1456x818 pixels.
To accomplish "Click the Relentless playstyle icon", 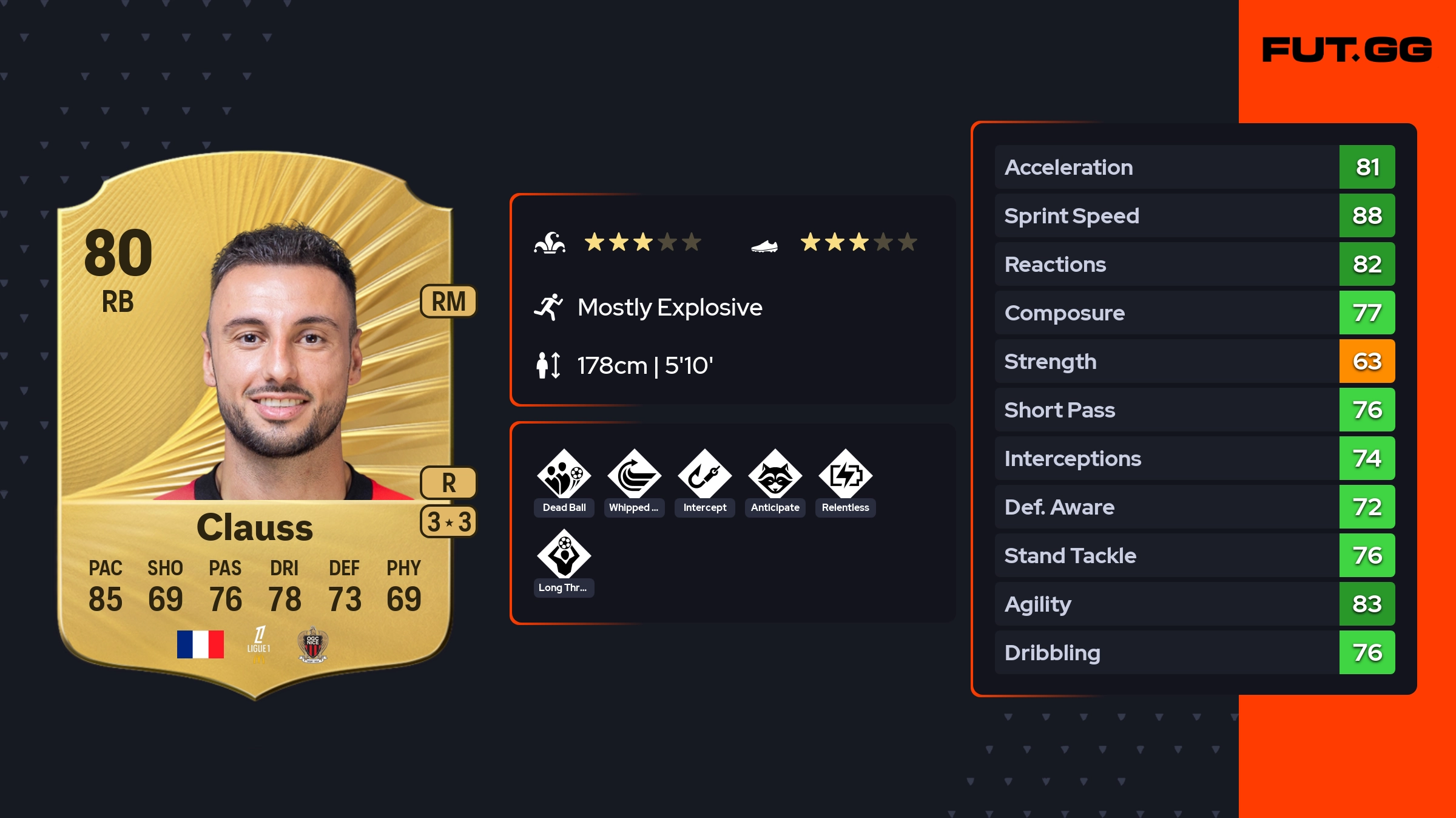I will pyautogui.click(x=845, y=475).
